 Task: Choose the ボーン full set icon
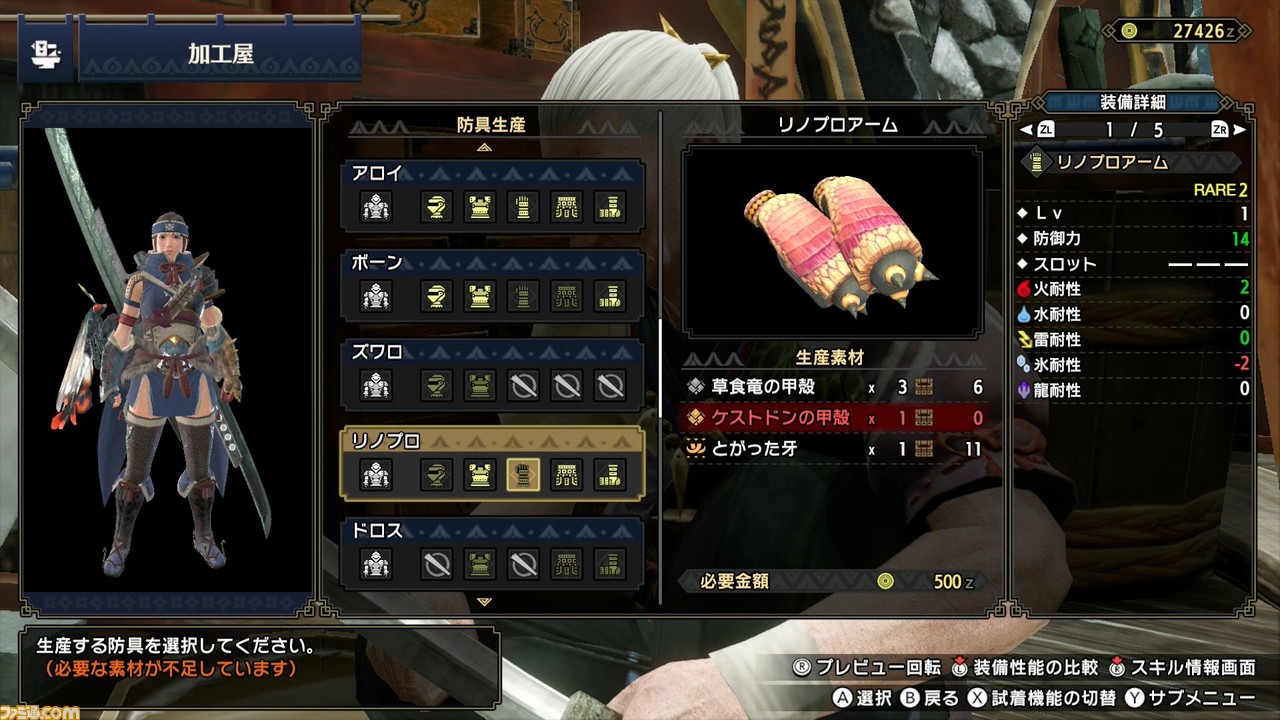point(376,296)
